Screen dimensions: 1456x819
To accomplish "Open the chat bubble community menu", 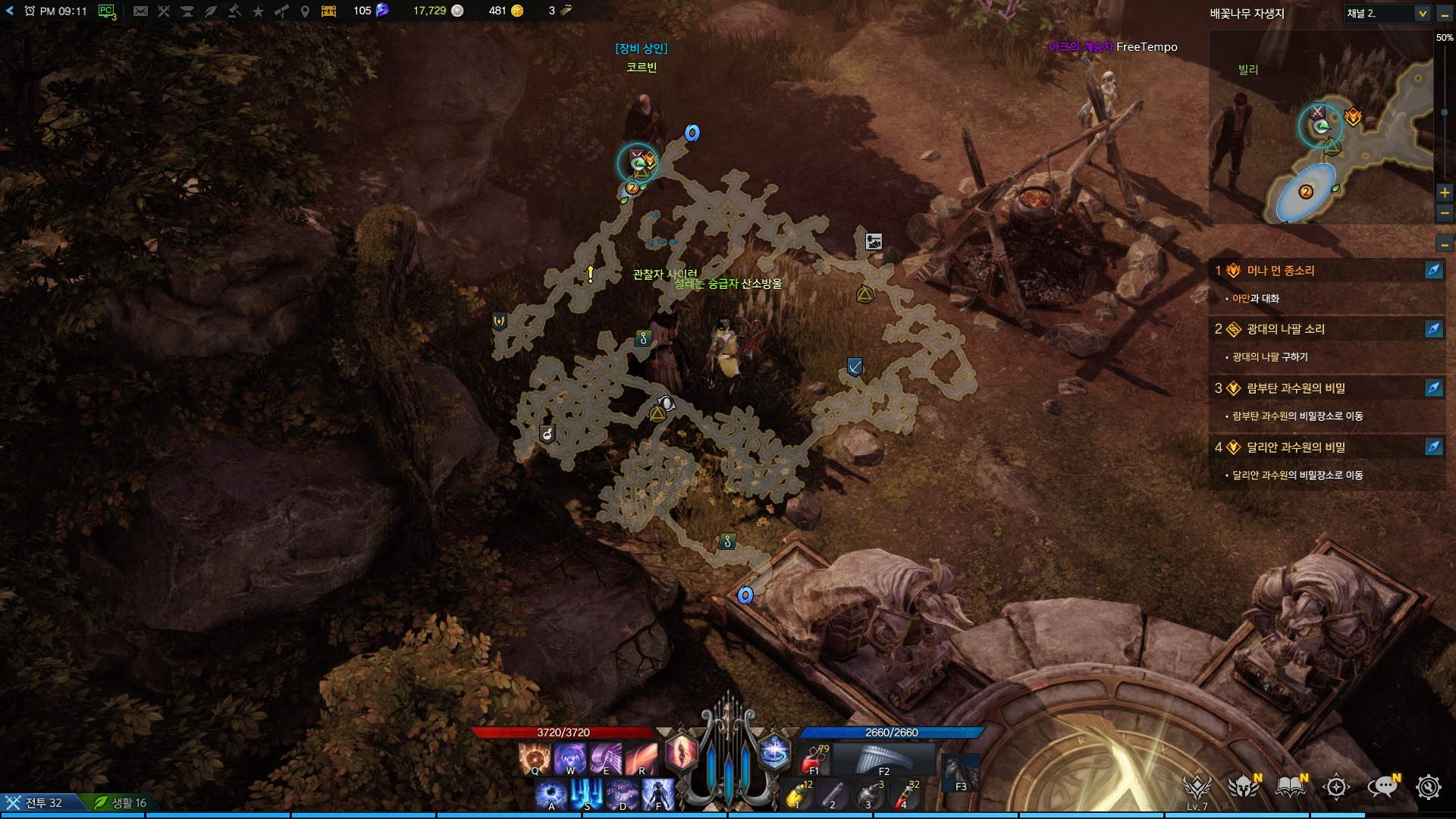I will pyautogui.click(x=1382, y=787).
